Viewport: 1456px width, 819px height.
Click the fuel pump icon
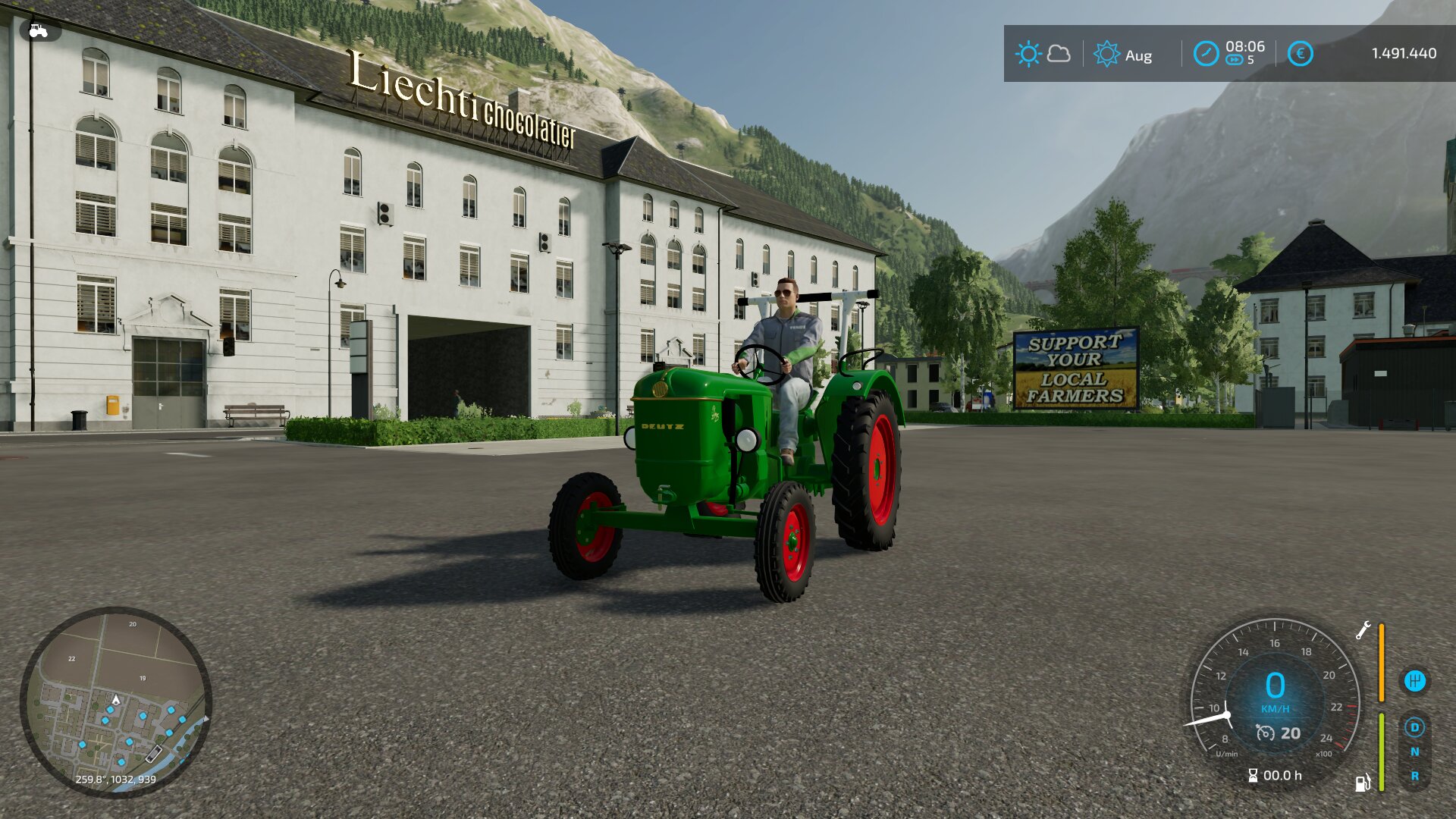[1363, 783]
